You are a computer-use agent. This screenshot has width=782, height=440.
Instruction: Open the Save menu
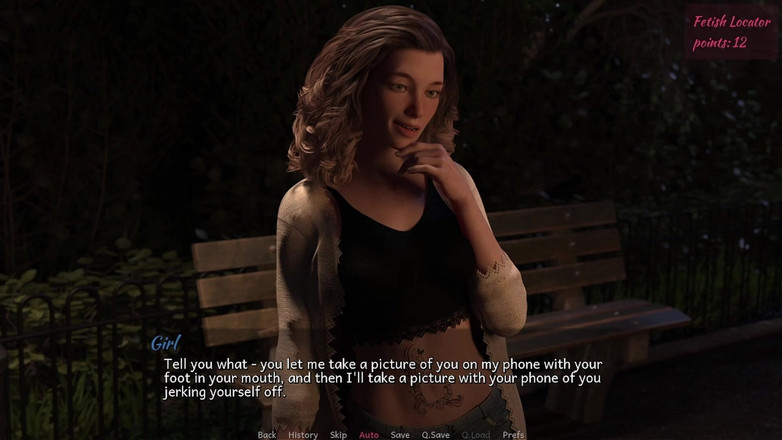pos(400,435)
